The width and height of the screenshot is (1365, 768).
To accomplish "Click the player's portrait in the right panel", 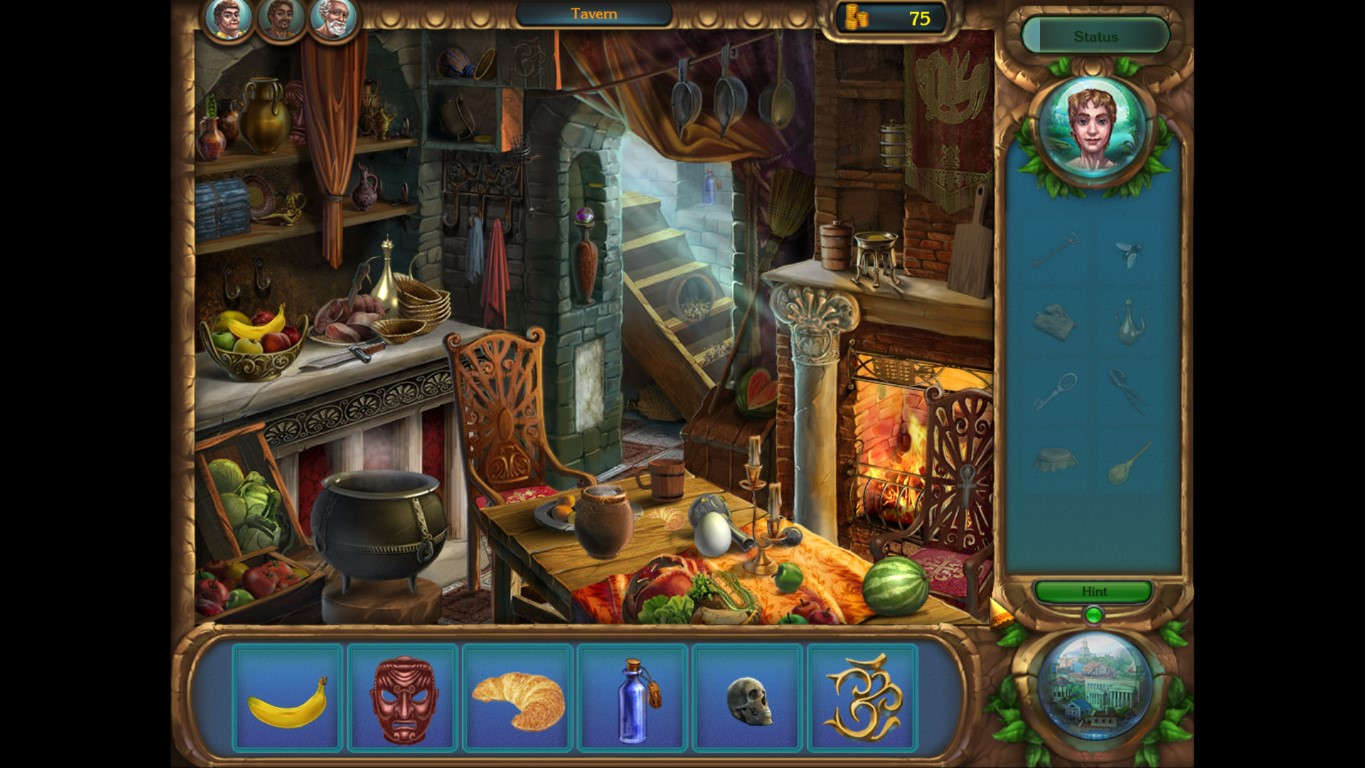I will point(1095,129).
